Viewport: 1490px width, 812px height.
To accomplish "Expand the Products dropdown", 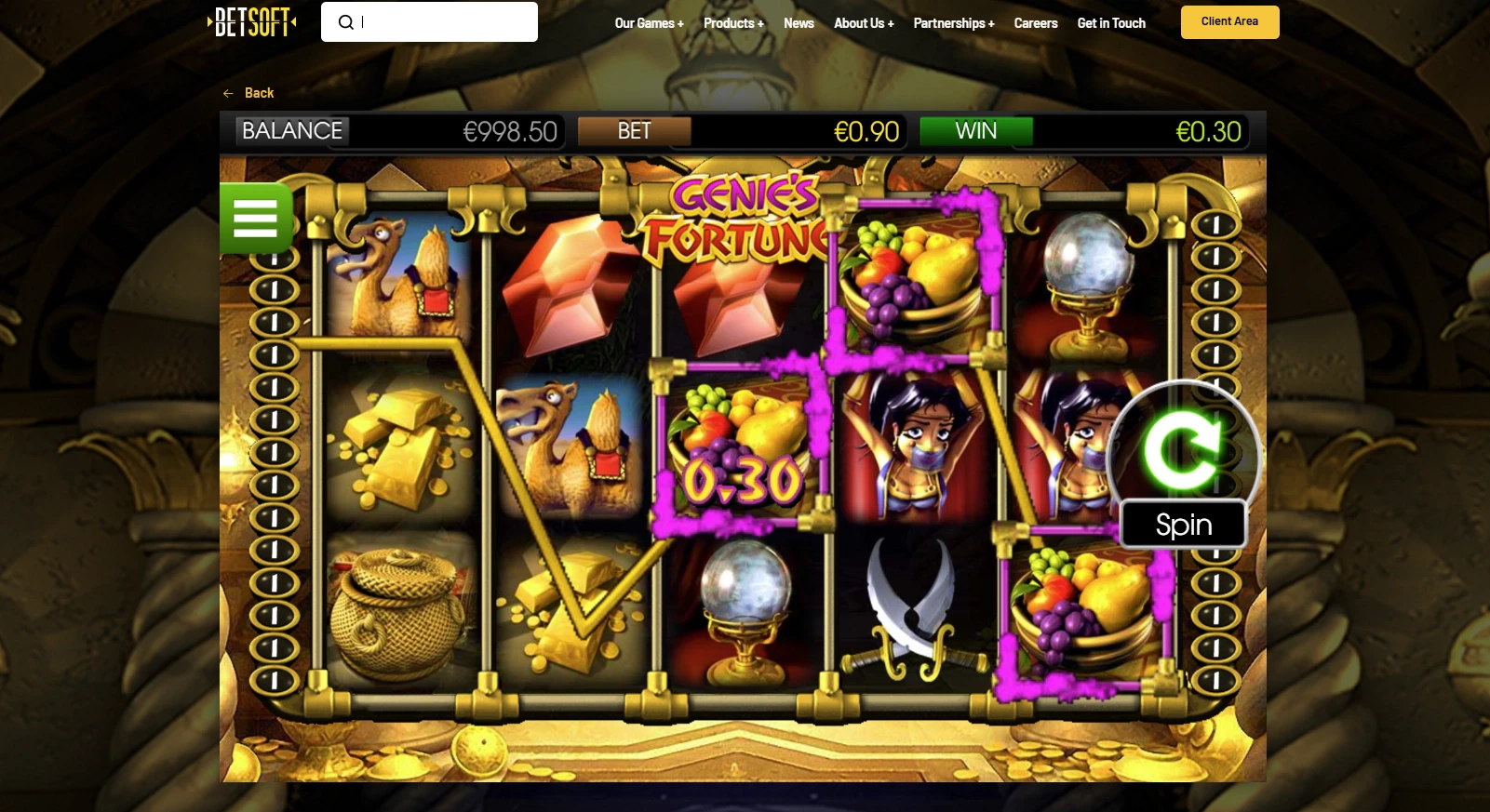I will pos(733,23).
